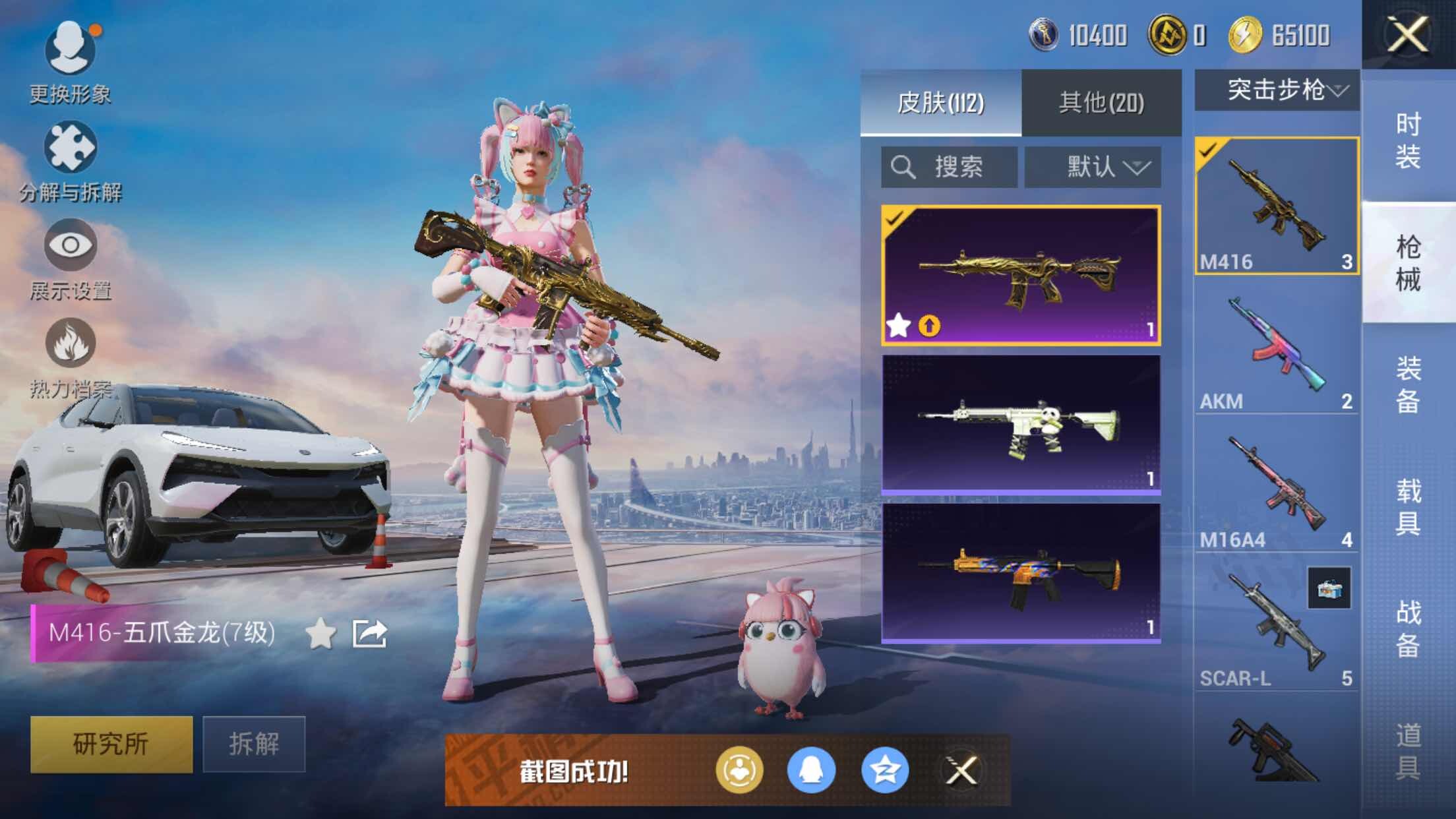Open the 研究所 research lab
This screenshot has width=1456, height=819.
click(x=111, y=744)
